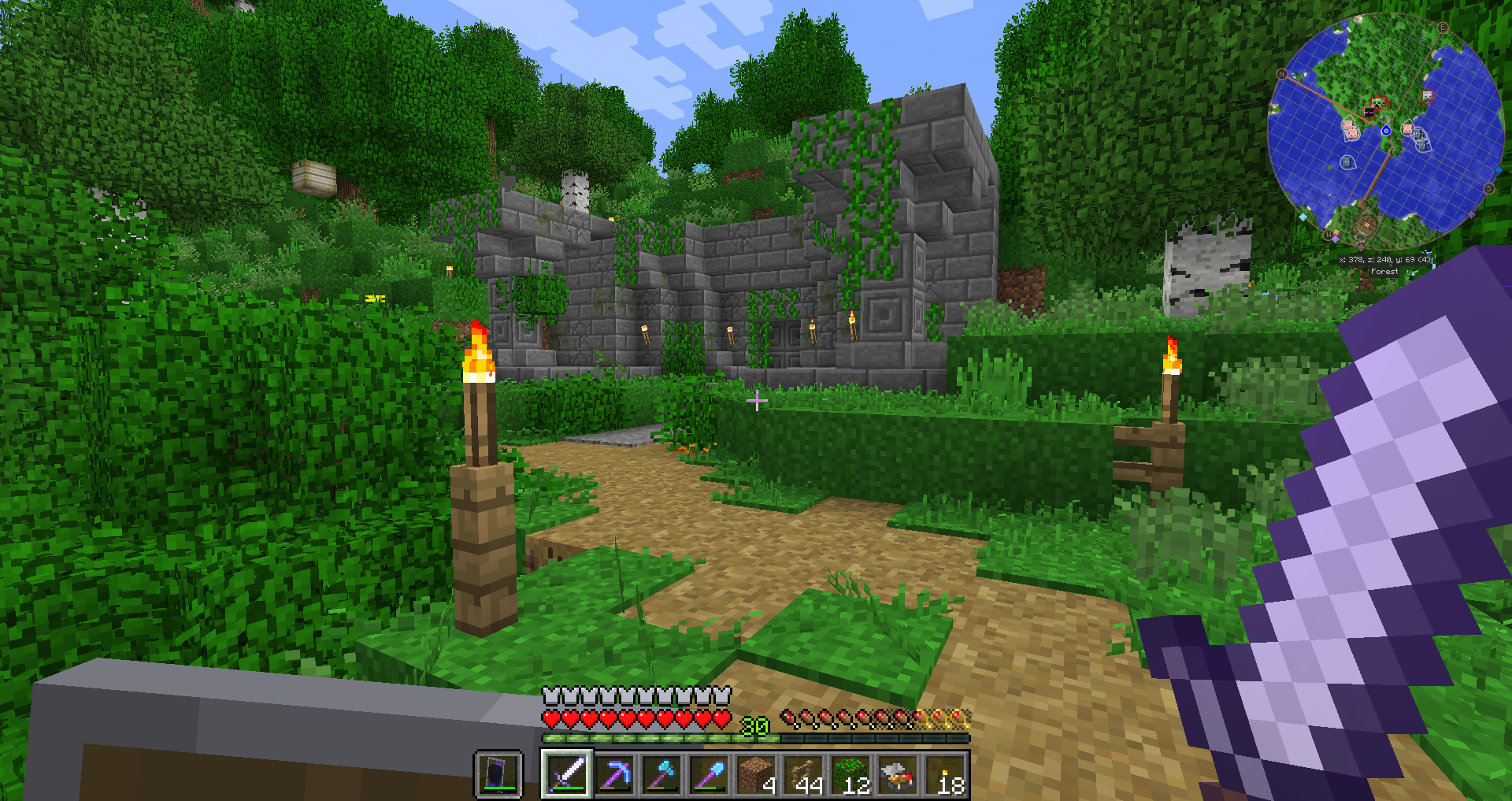Pick the dirt block stack
This screenshot has width=1512, height=801.
[x=757, y=773]
